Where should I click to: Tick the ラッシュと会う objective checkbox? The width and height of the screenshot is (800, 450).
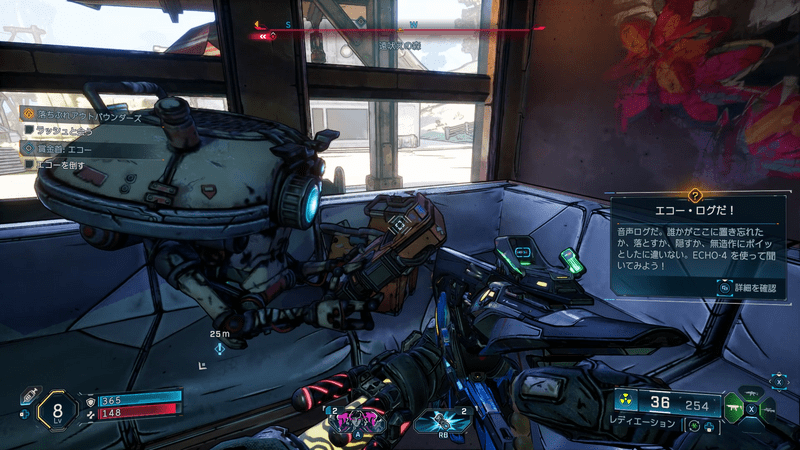30,131
